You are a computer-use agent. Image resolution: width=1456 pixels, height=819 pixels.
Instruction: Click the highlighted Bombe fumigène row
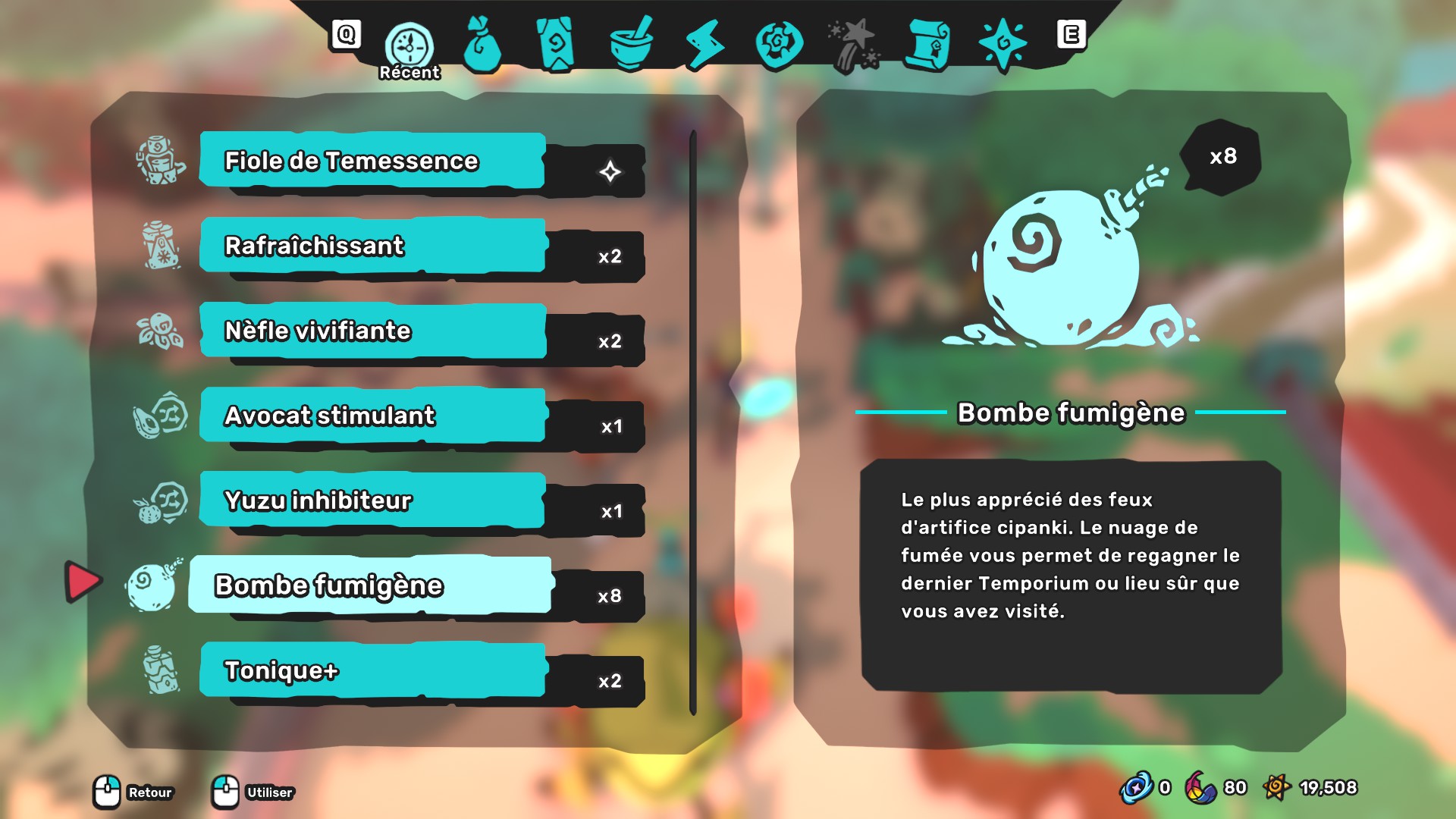(x=371, y=585)
